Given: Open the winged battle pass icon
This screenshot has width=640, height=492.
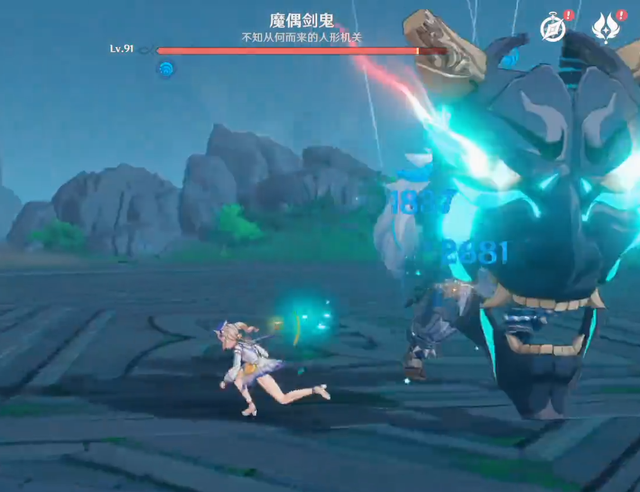Looking at the screenshot, I should coord(605,27).
